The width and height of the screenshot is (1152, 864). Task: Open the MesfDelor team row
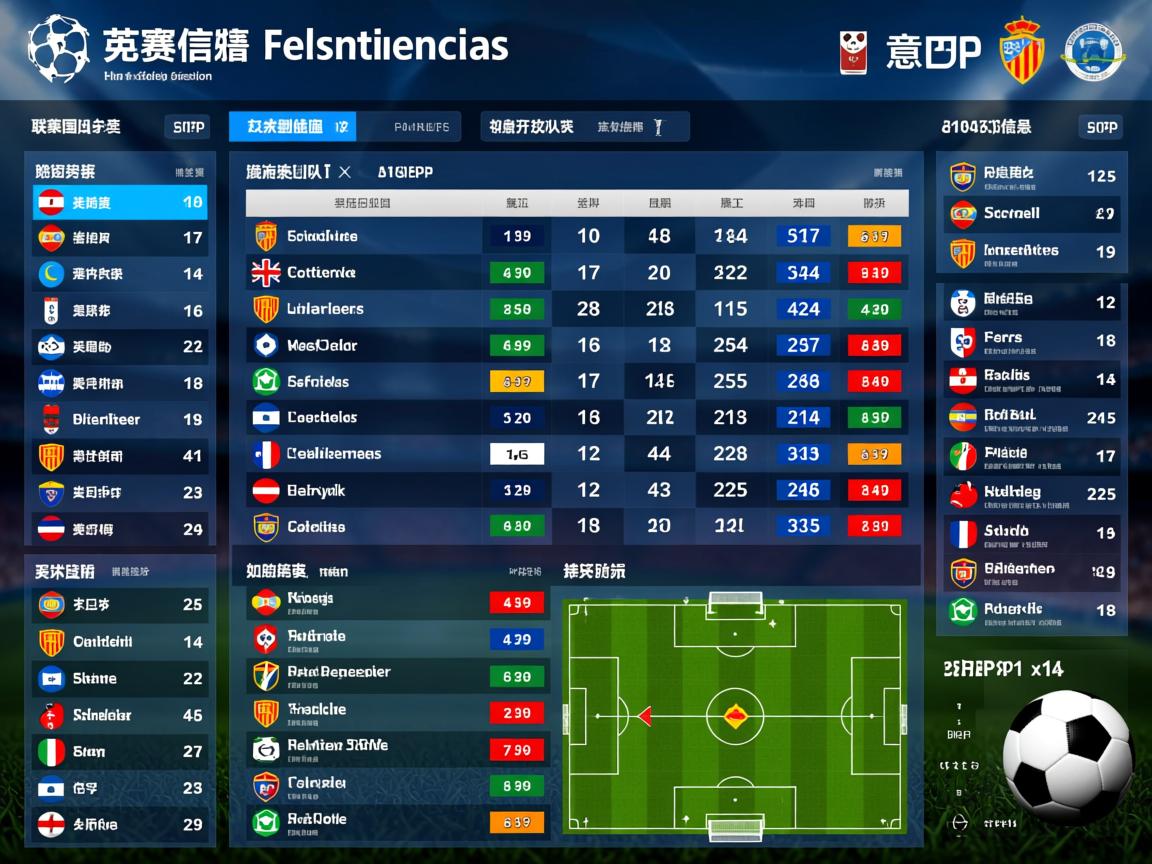pos(321,346)
